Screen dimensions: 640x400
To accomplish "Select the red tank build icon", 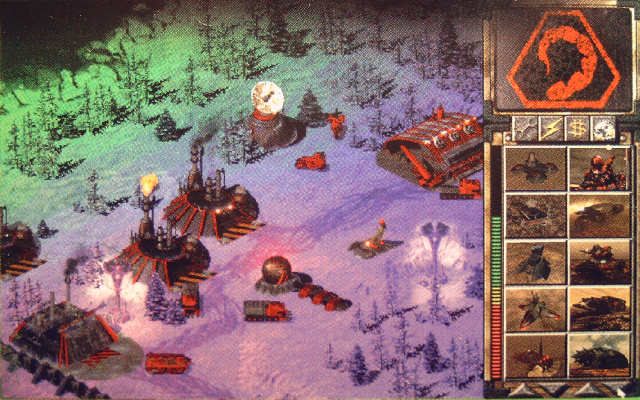I will pos(598,260).
